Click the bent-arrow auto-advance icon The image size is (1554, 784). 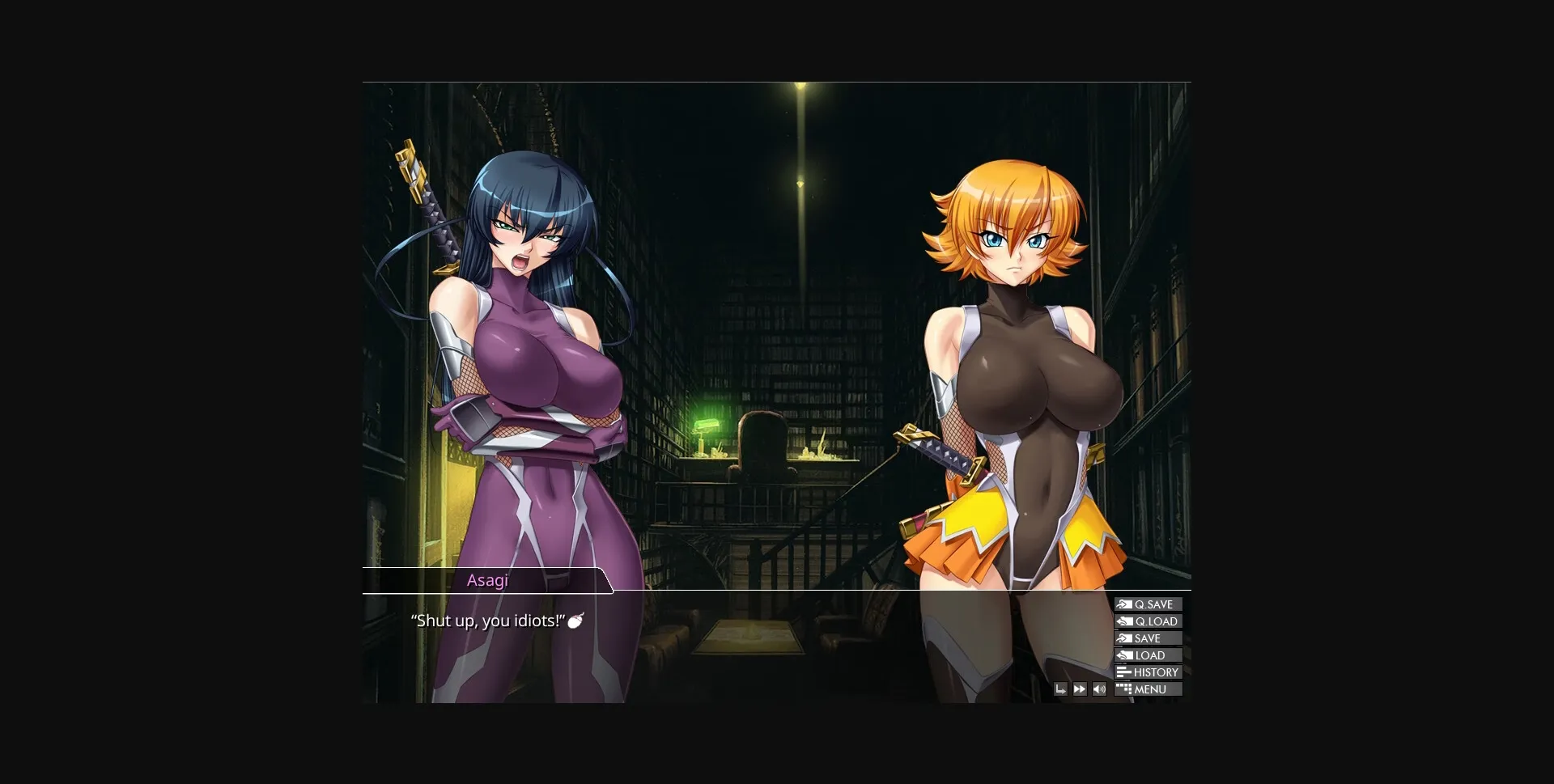pyautogui.click(x=1061, y=689)
